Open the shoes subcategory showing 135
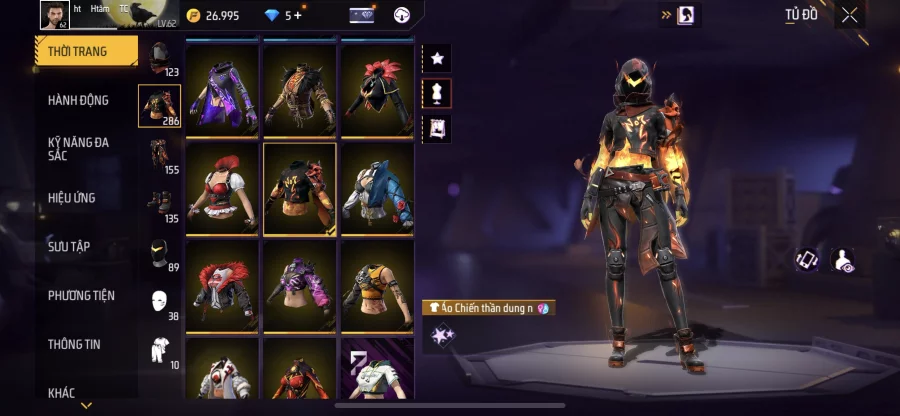This screenshot has width=900, height=416. (x=159, y=203)
